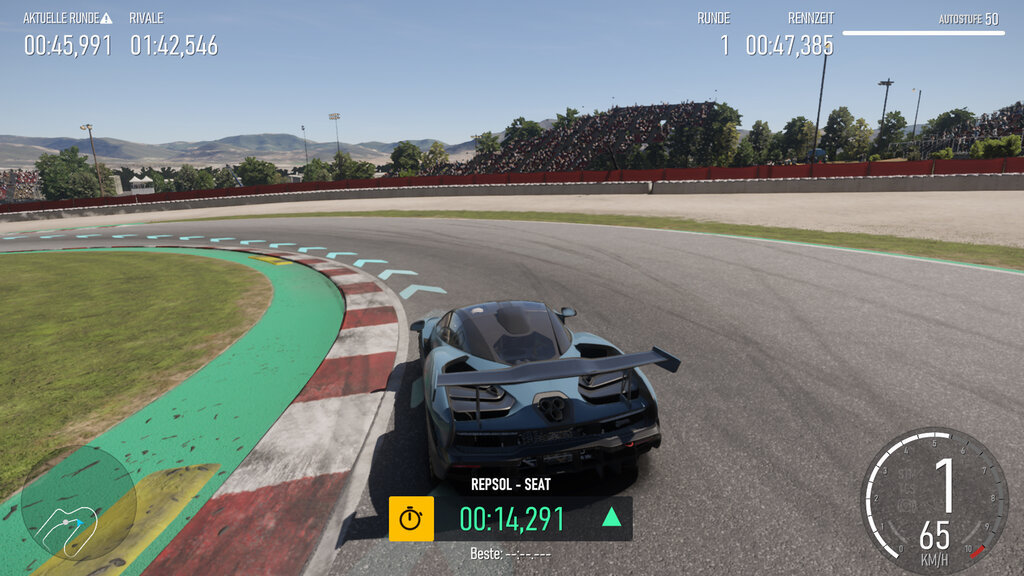Screen dimensions: 1024x576
Task: Click the yellow stopwatch icon
Action: (x=411, y=518)
